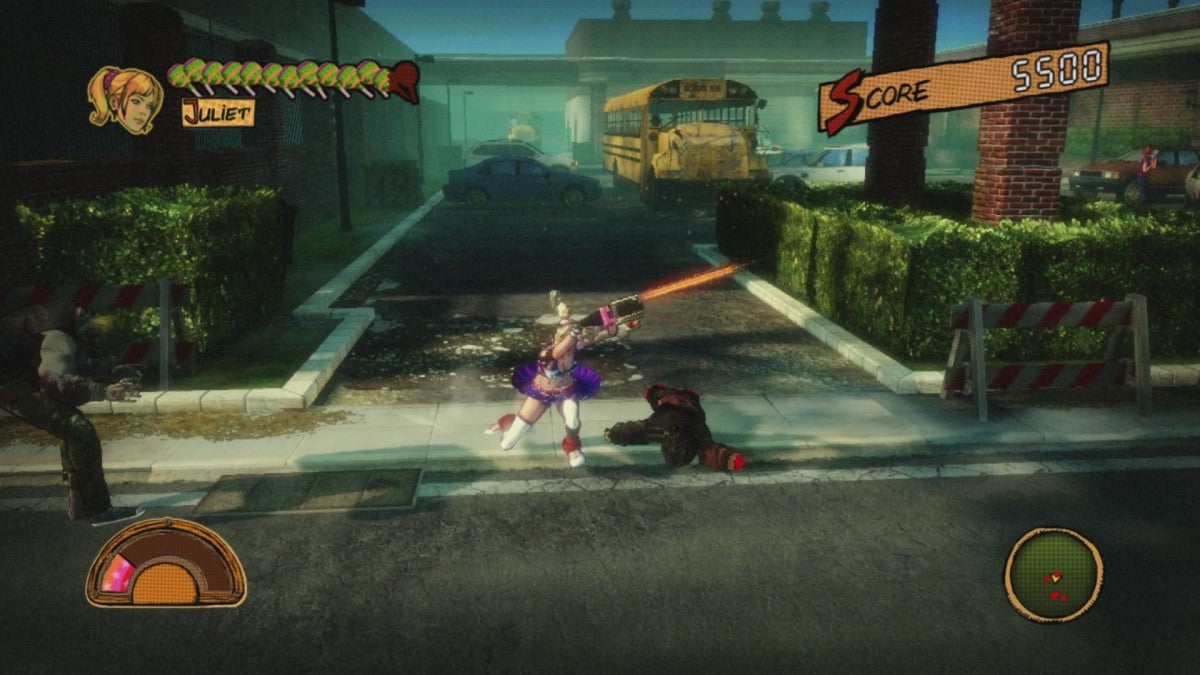Open the circular green minimap

pos(1052,575)
